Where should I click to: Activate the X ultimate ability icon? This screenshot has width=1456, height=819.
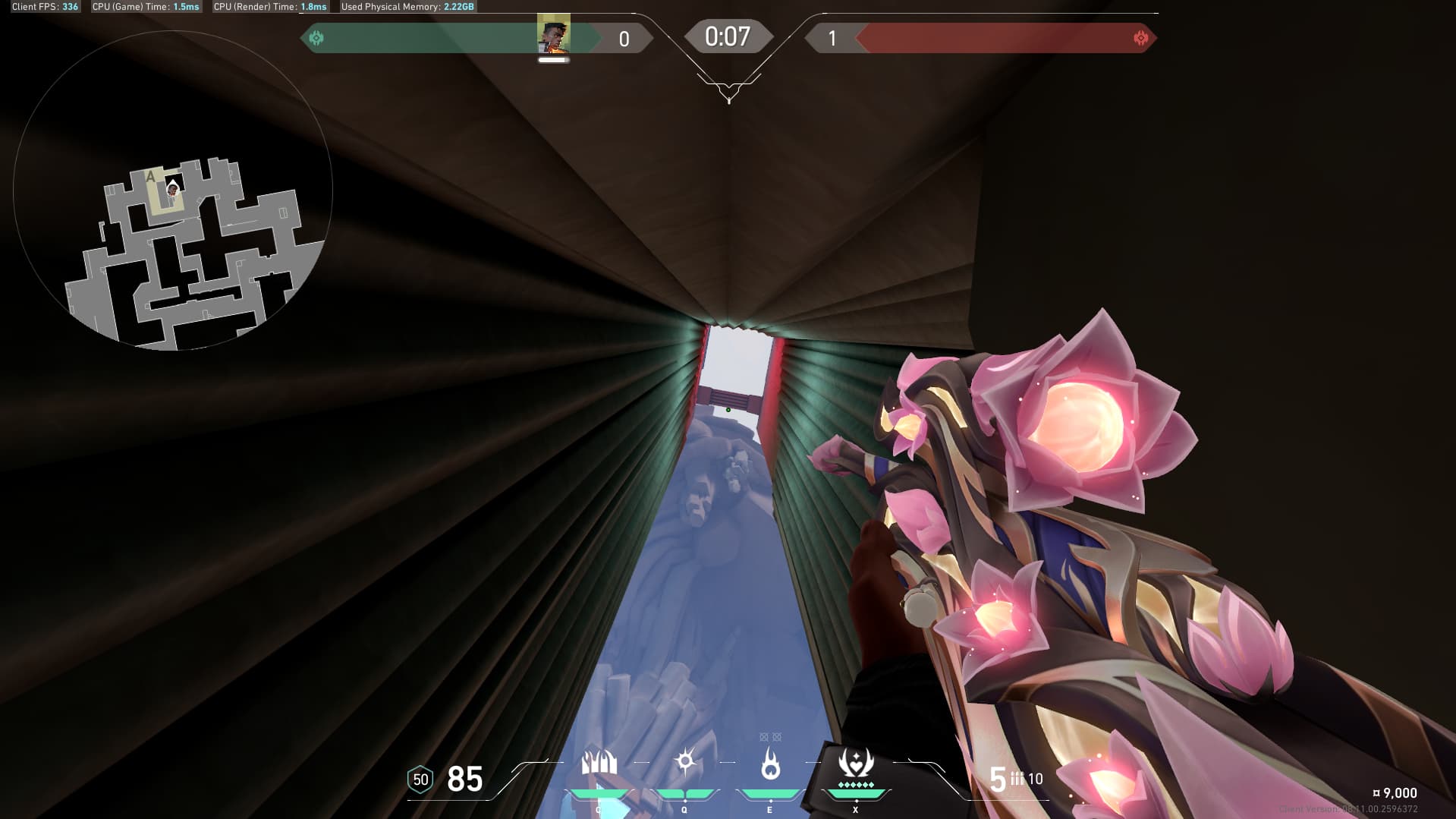[855, 761]
